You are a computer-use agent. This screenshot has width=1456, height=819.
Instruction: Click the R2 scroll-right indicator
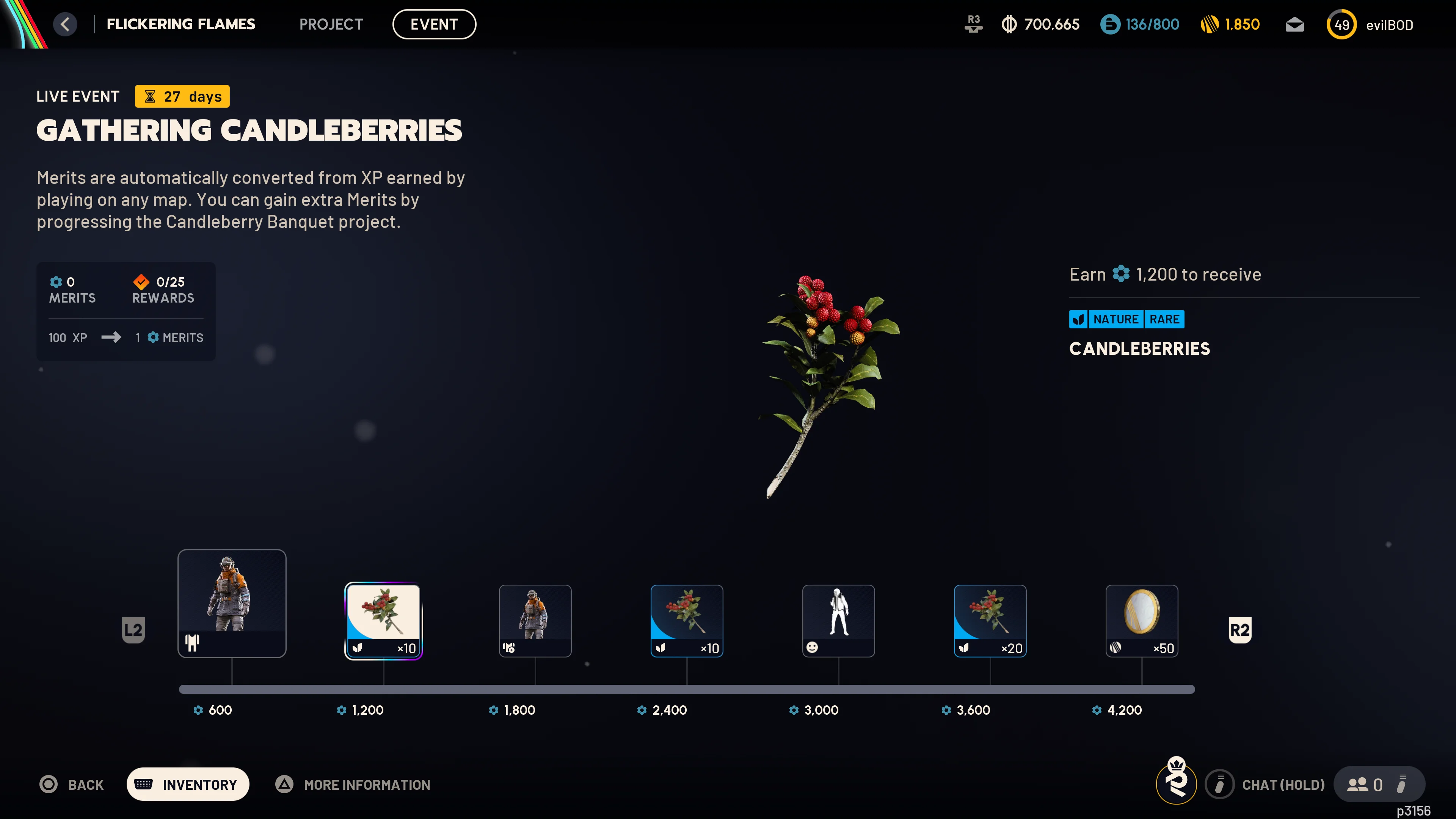pos(1240,630)
